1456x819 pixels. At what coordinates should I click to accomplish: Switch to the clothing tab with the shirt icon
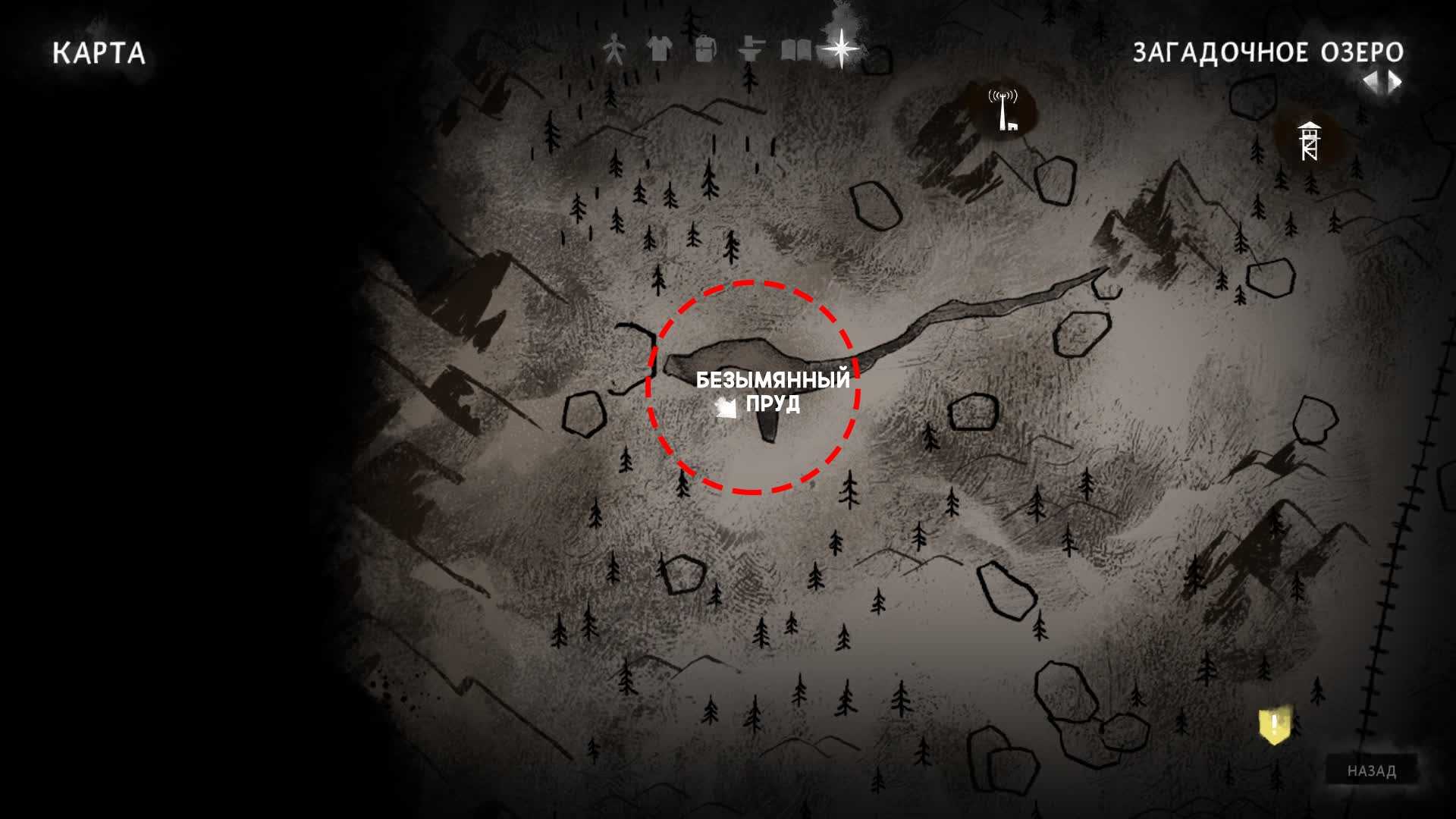[x=660, y=50]
